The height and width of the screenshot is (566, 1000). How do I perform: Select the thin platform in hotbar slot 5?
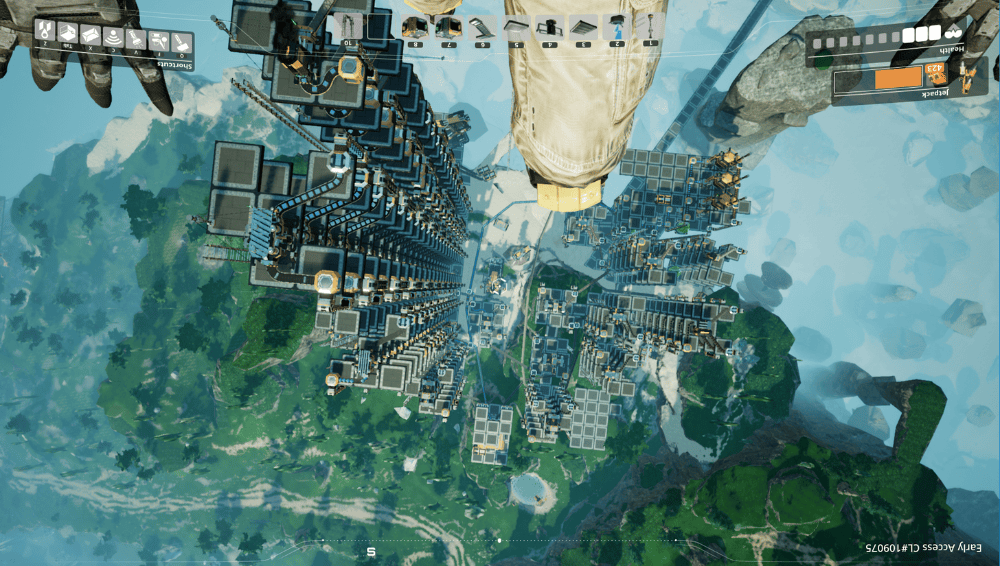point(515,26)
